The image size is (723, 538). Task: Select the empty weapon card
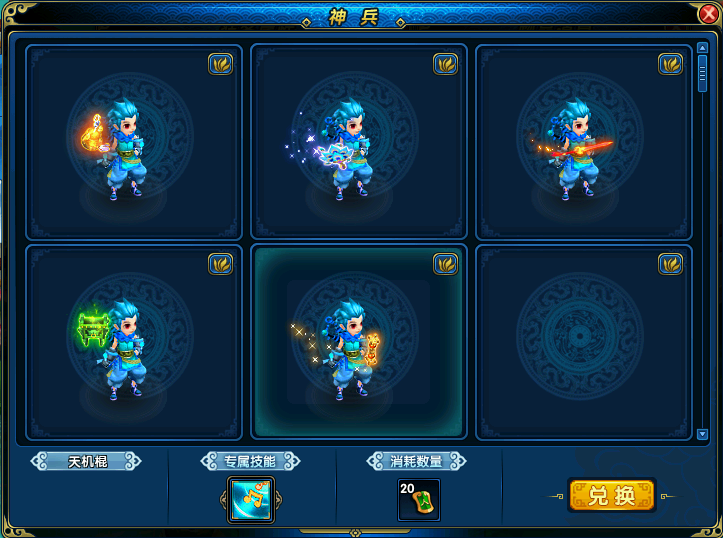tap(584, 342)
